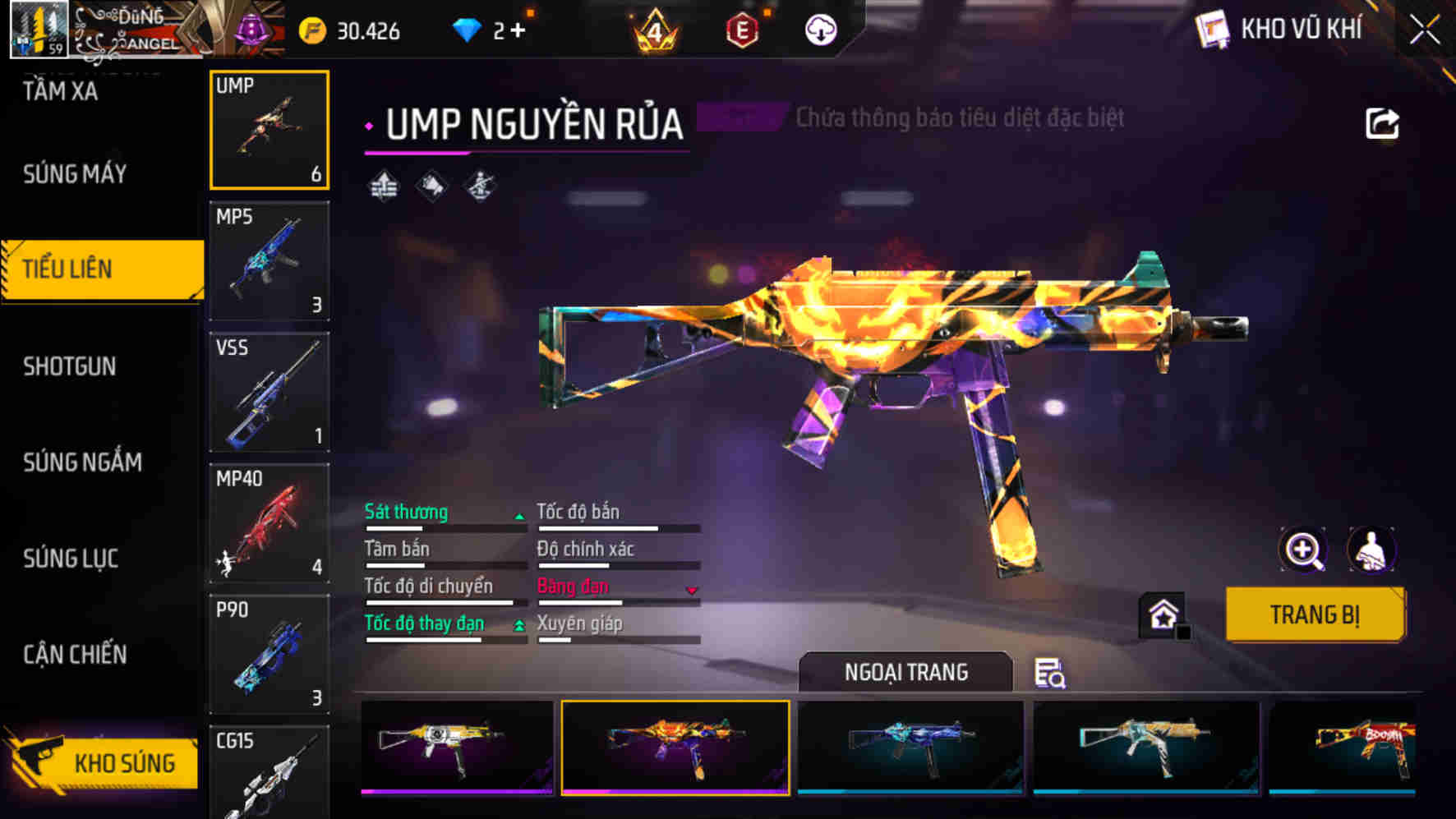This screenshot has height=819, width=1456.
Task: Open the NGOẠI TRANG skin tab
Action: pyautogui.click(x=905, y=672)
